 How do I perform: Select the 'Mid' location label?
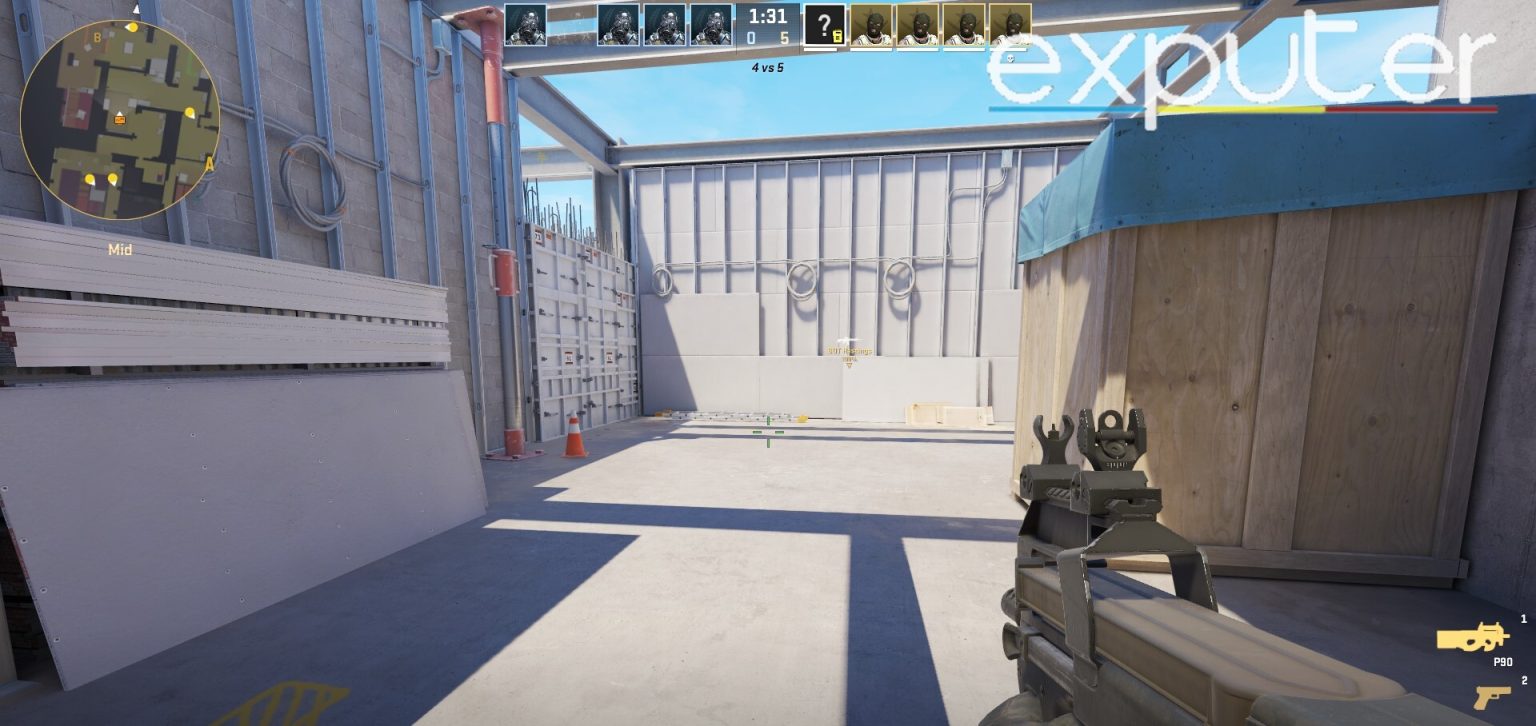coord(120,249)
